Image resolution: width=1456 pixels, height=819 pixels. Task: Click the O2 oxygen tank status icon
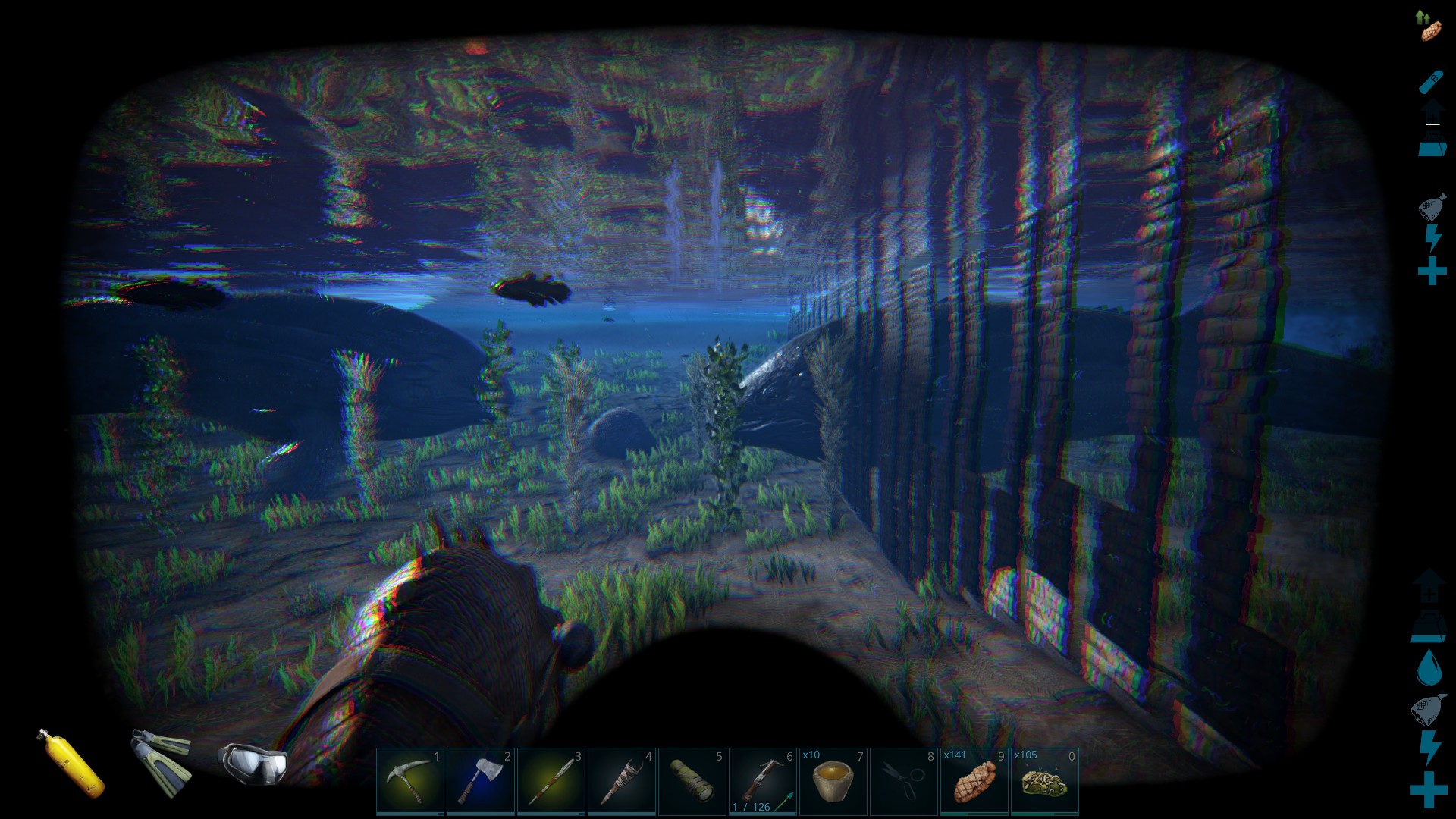1431,80
